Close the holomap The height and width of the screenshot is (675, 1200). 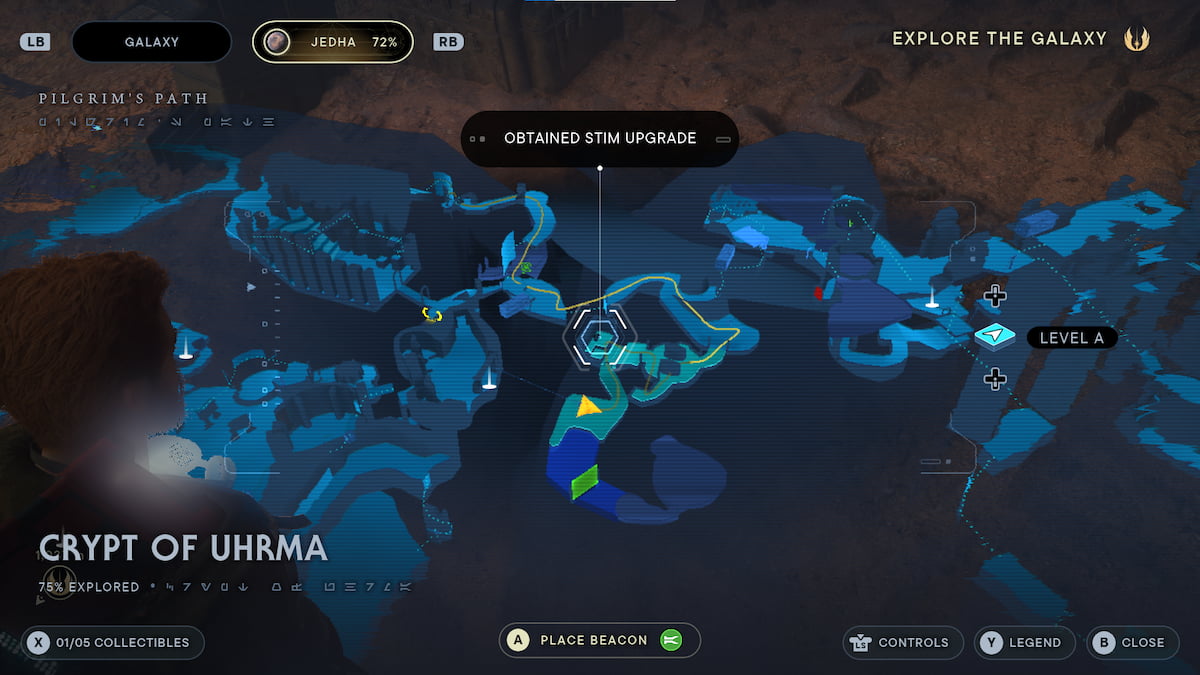tap(1131, 642)
